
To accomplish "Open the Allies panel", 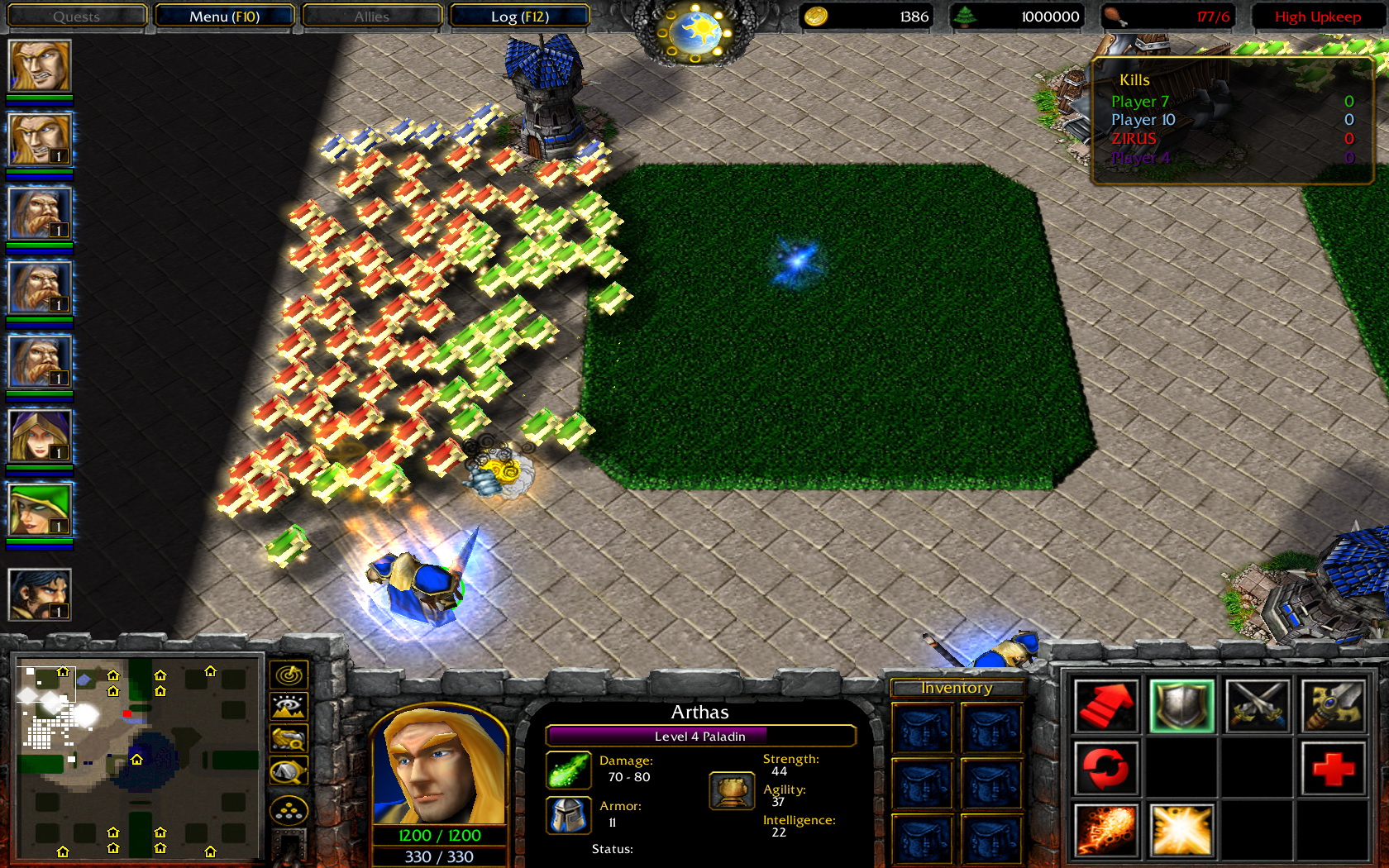I will coord(371,16).
